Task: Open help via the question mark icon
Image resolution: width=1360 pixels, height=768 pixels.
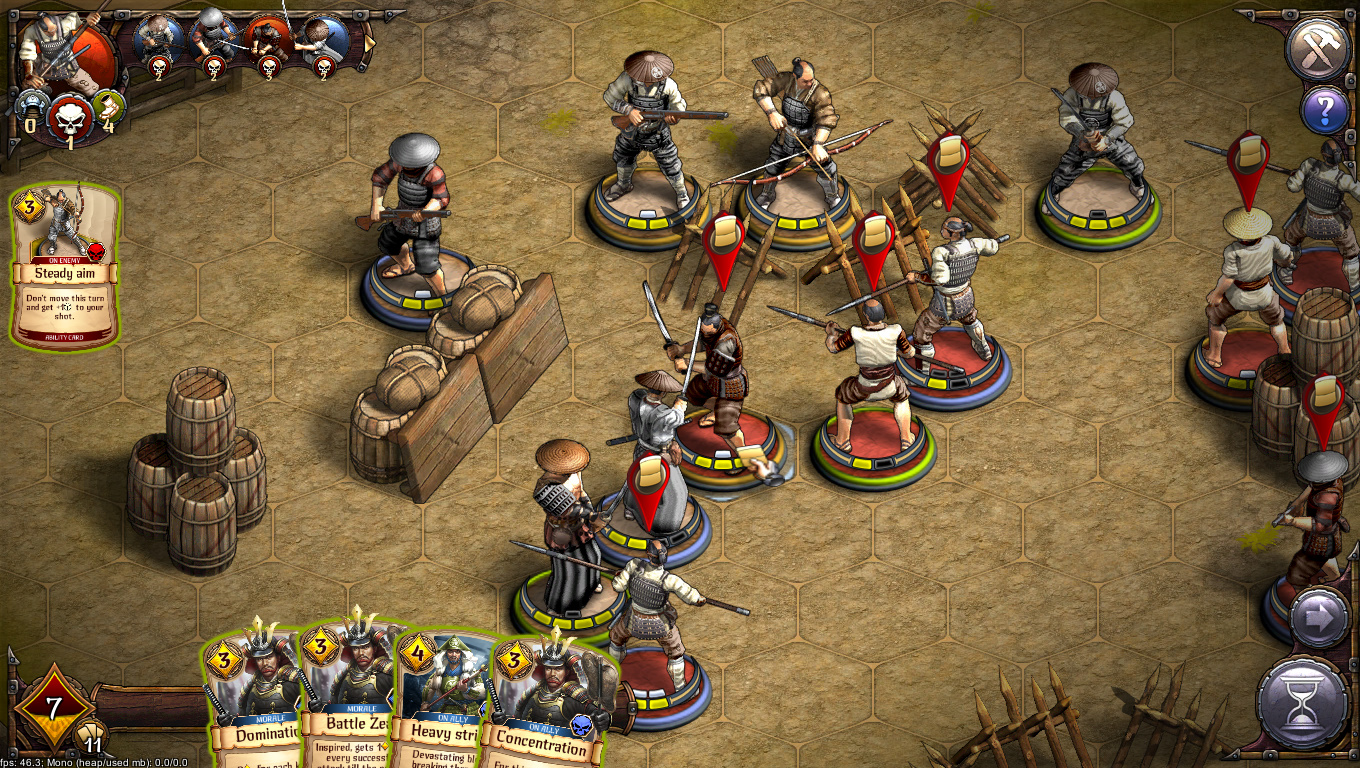Action: point(1325,112)
